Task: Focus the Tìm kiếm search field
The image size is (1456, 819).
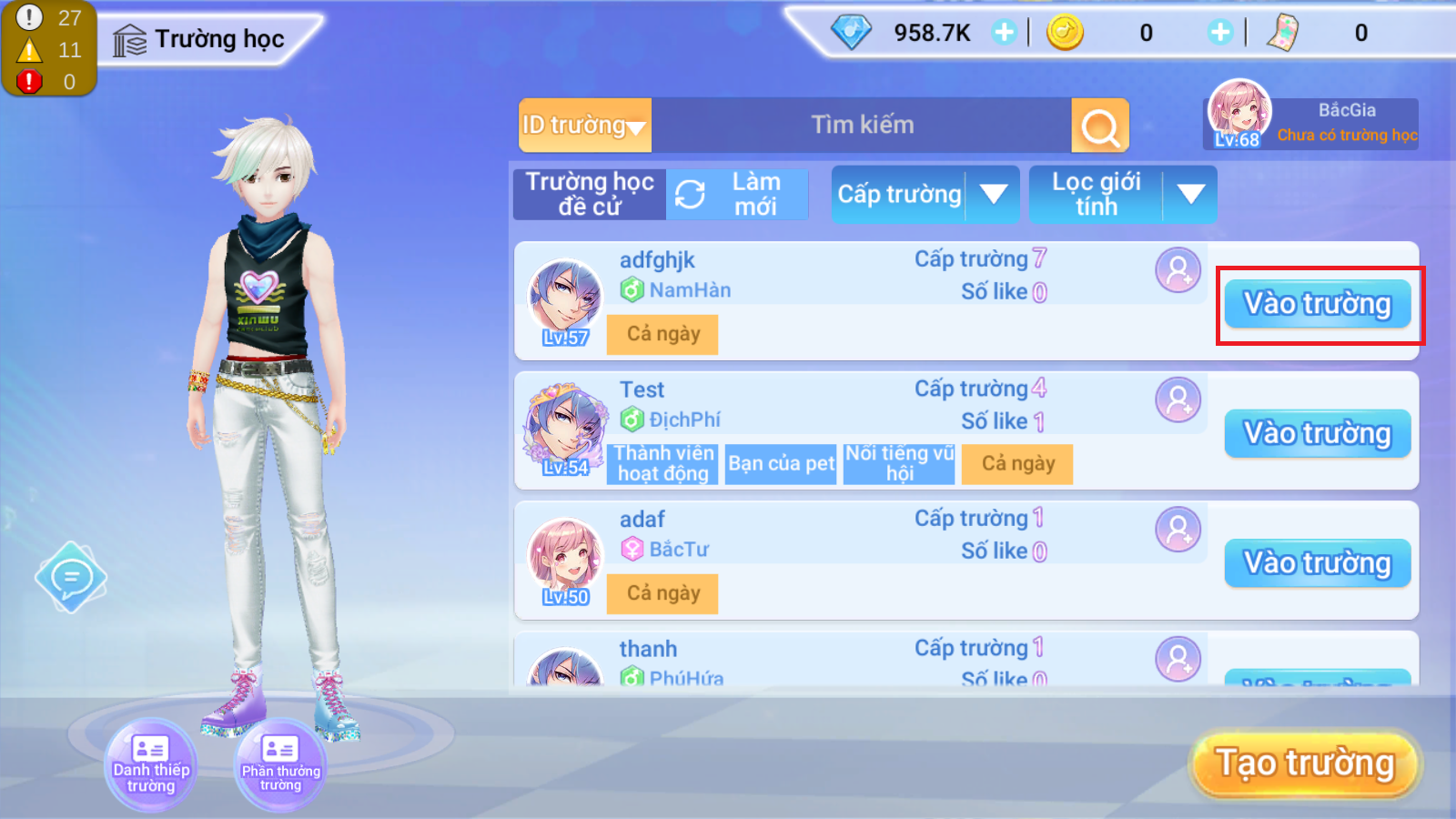Action: tap(861, 126)
